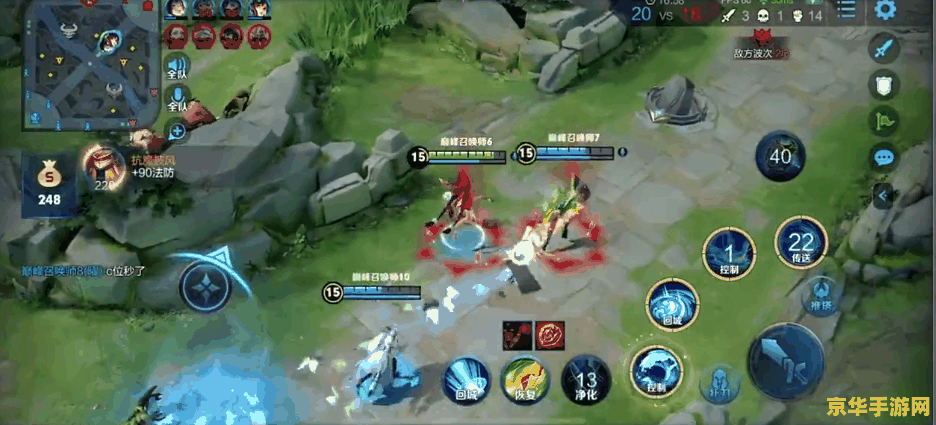Open the settings gear menu
936x425 pixels.
[885, 11]
